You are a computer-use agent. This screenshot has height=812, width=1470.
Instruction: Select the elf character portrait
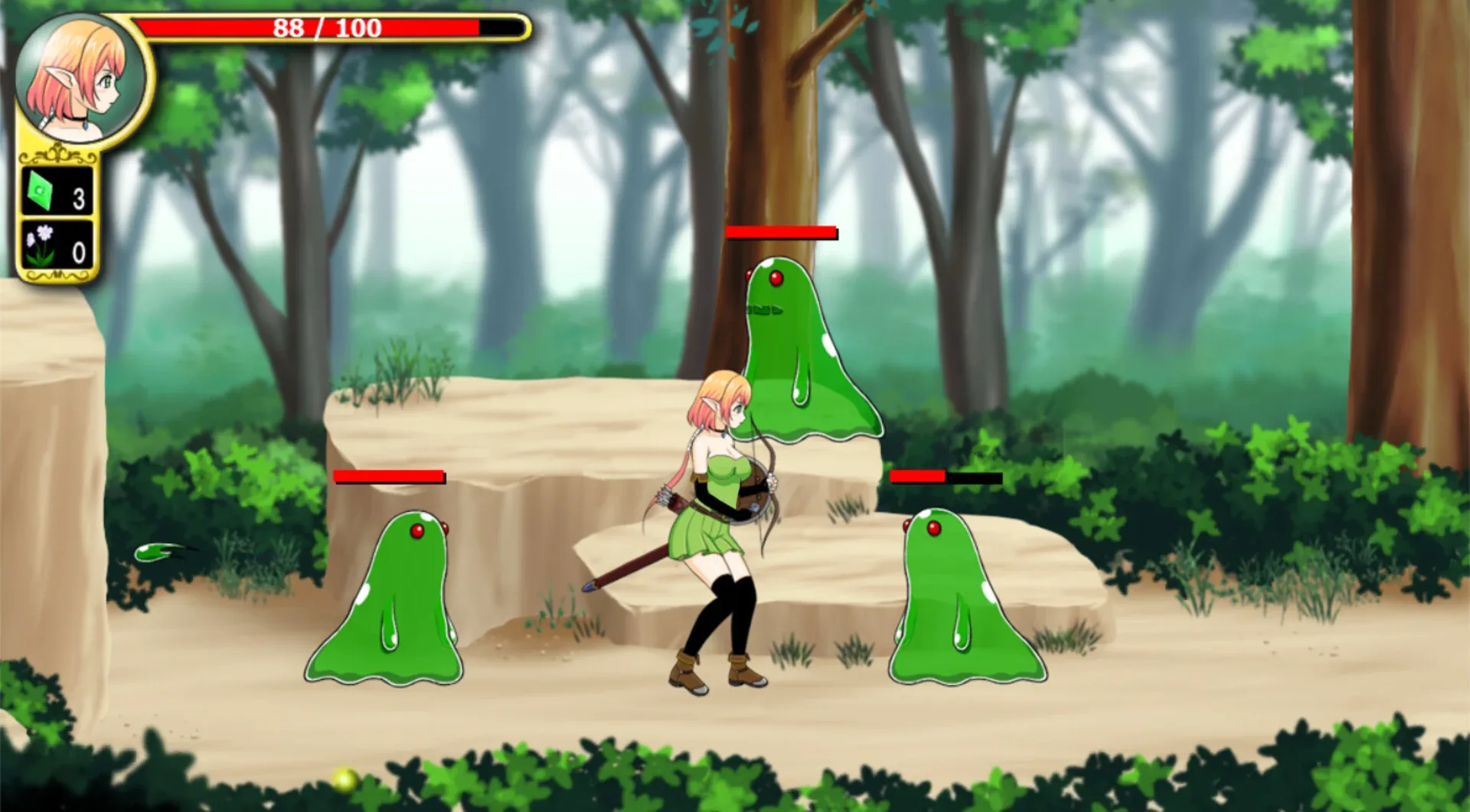click(80, 77)
